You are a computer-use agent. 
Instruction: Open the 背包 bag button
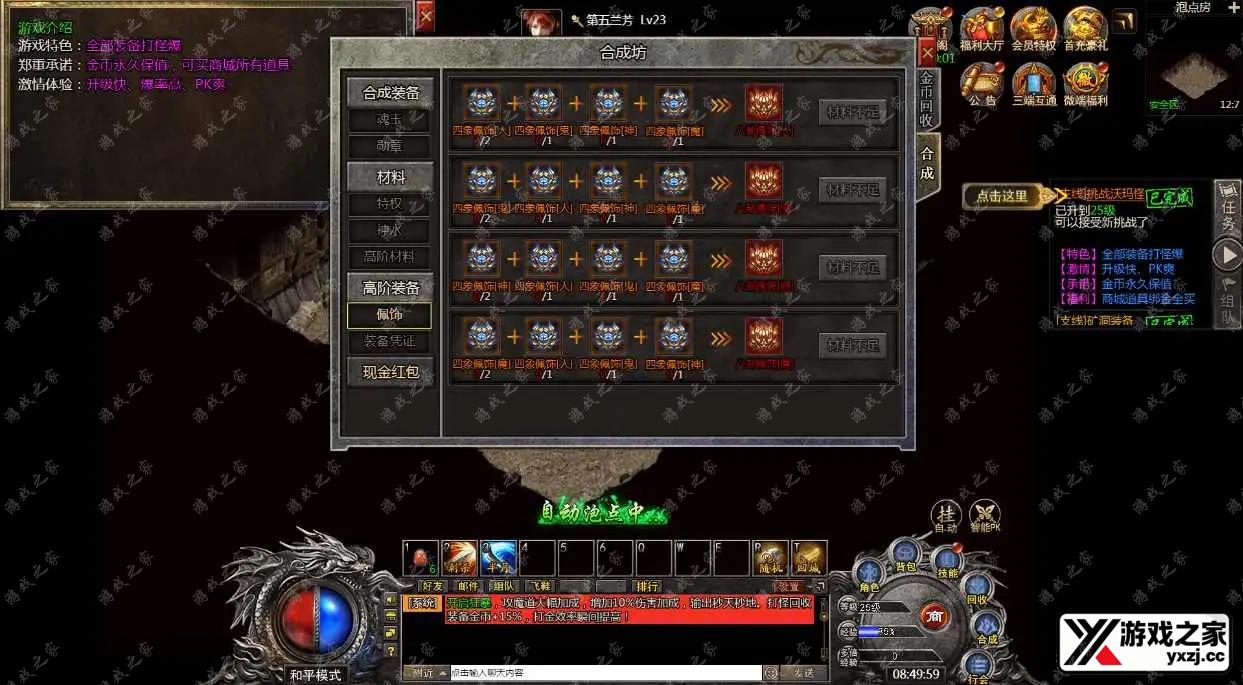pos(906,555)
